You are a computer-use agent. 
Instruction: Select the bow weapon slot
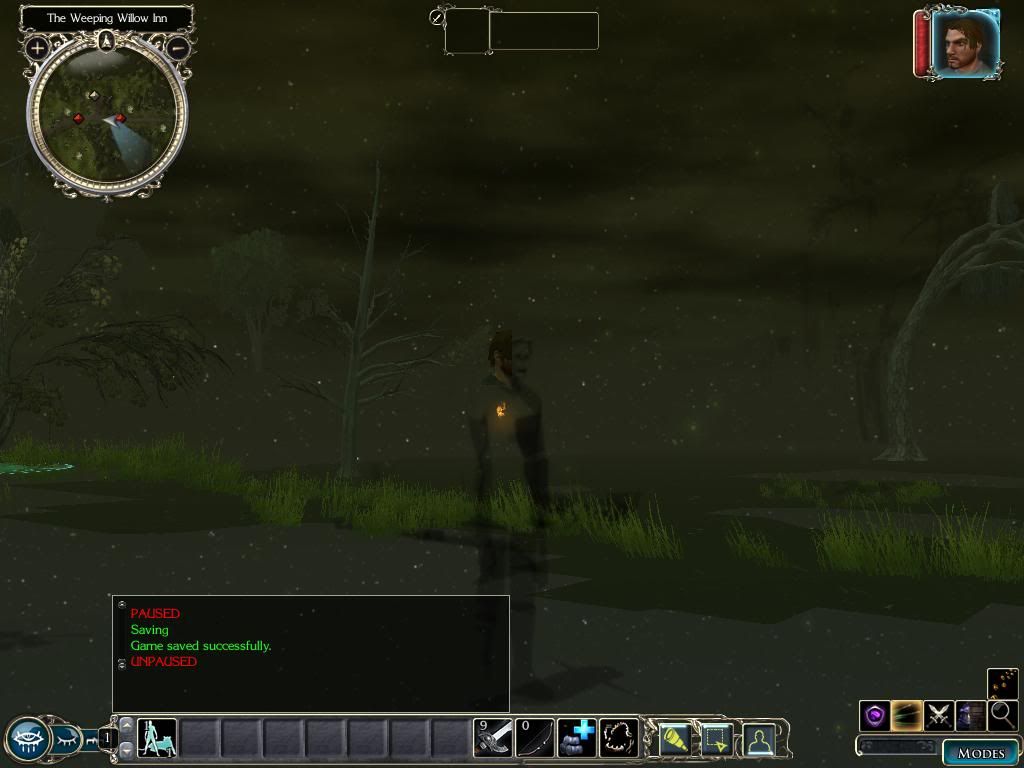[x=535, y=738]
